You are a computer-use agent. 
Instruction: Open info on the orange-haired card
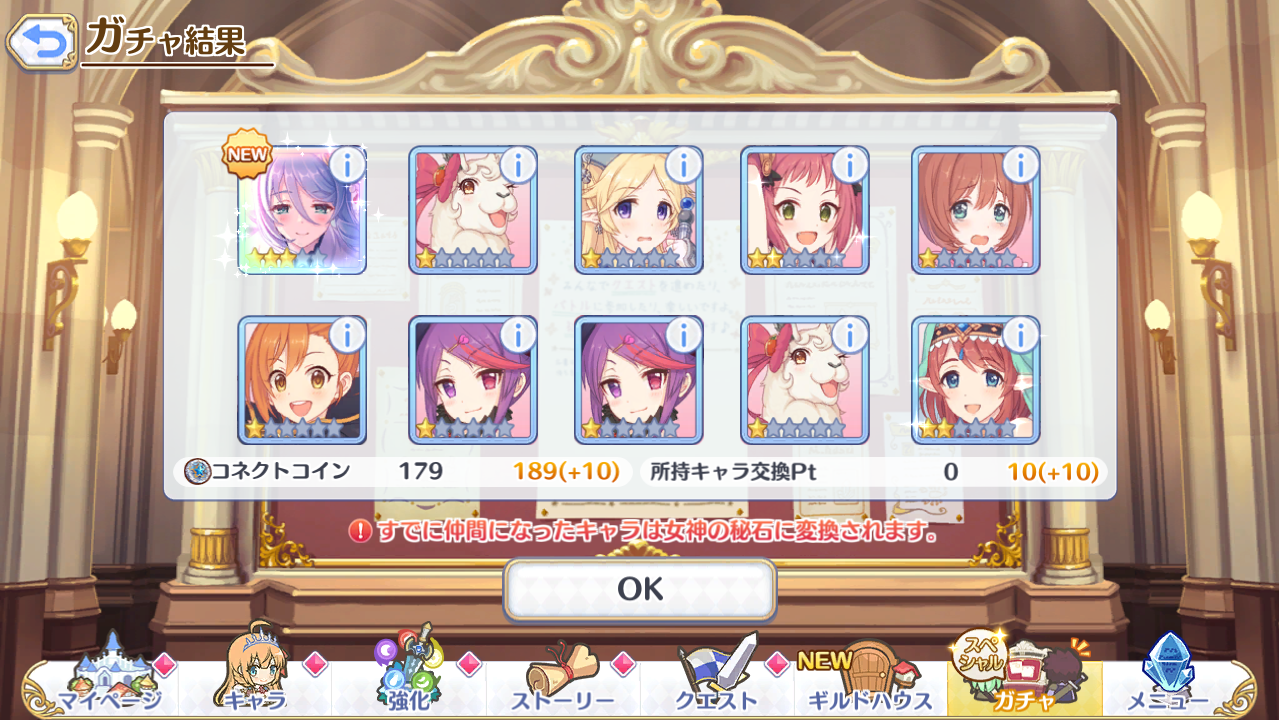pyautogui.click(x=347, y=334)
